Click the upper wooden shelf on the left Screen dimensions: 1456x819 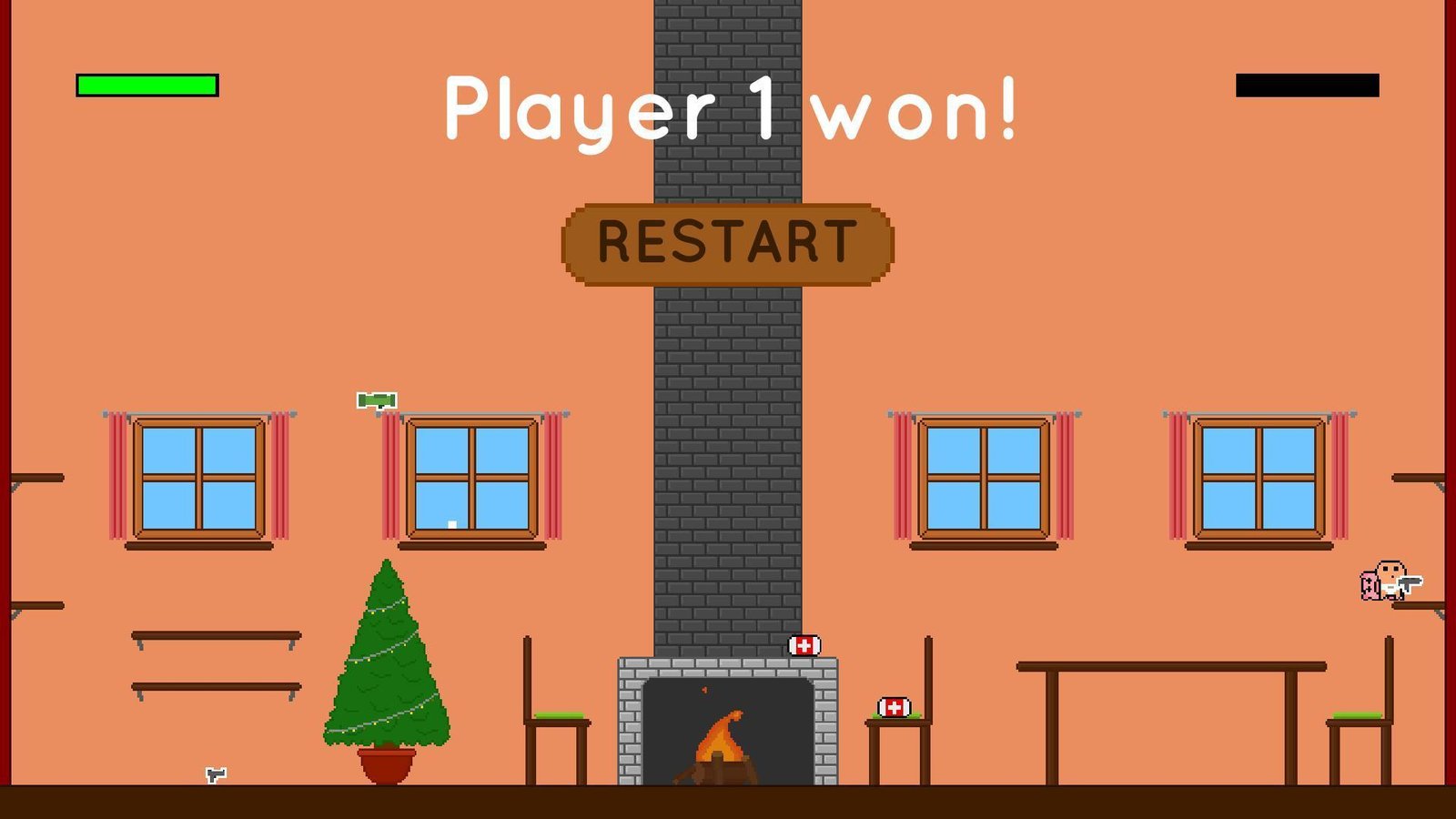tap(218, 635)
